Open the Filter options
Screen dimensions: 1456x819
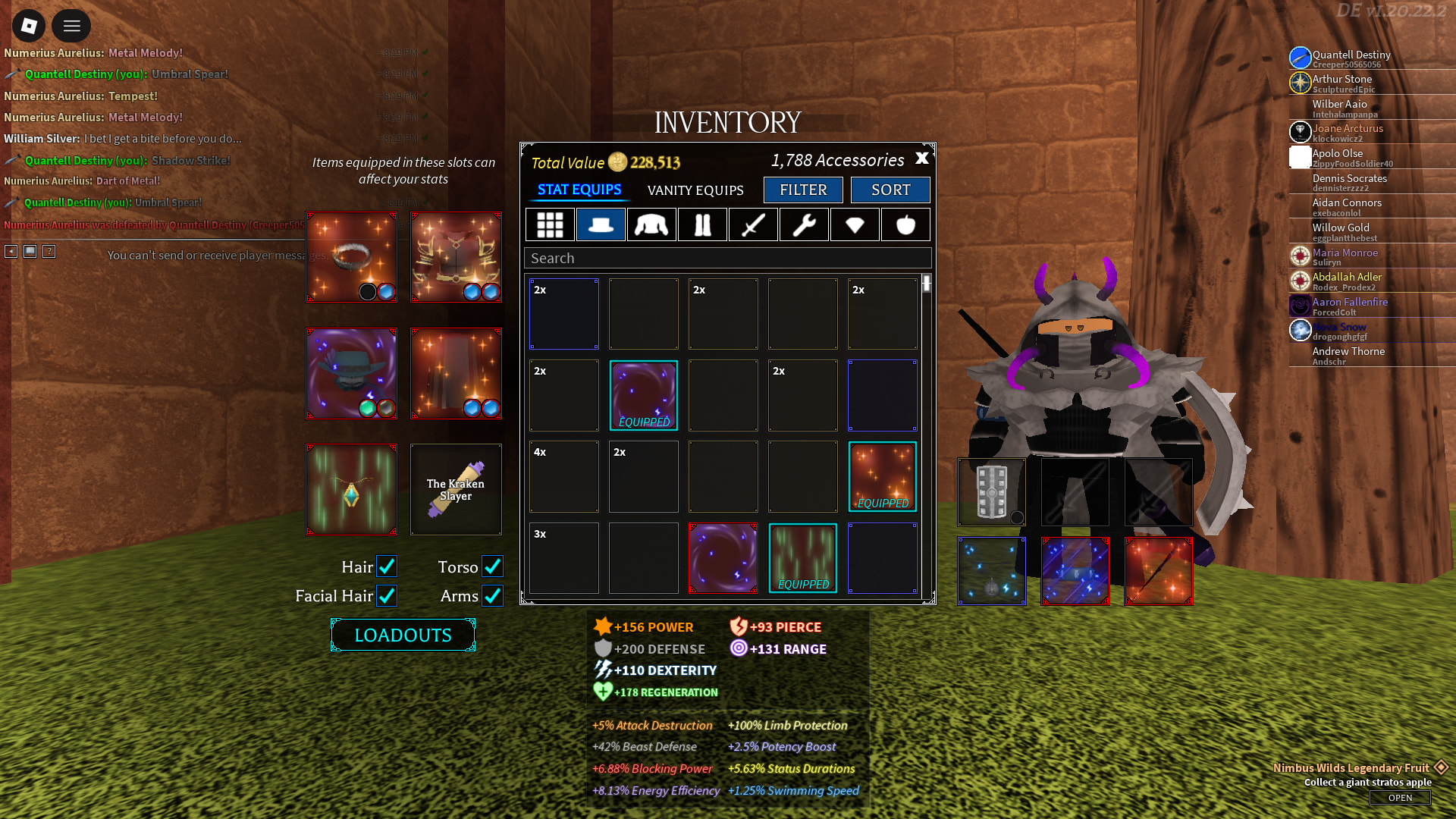coord(803,190)
